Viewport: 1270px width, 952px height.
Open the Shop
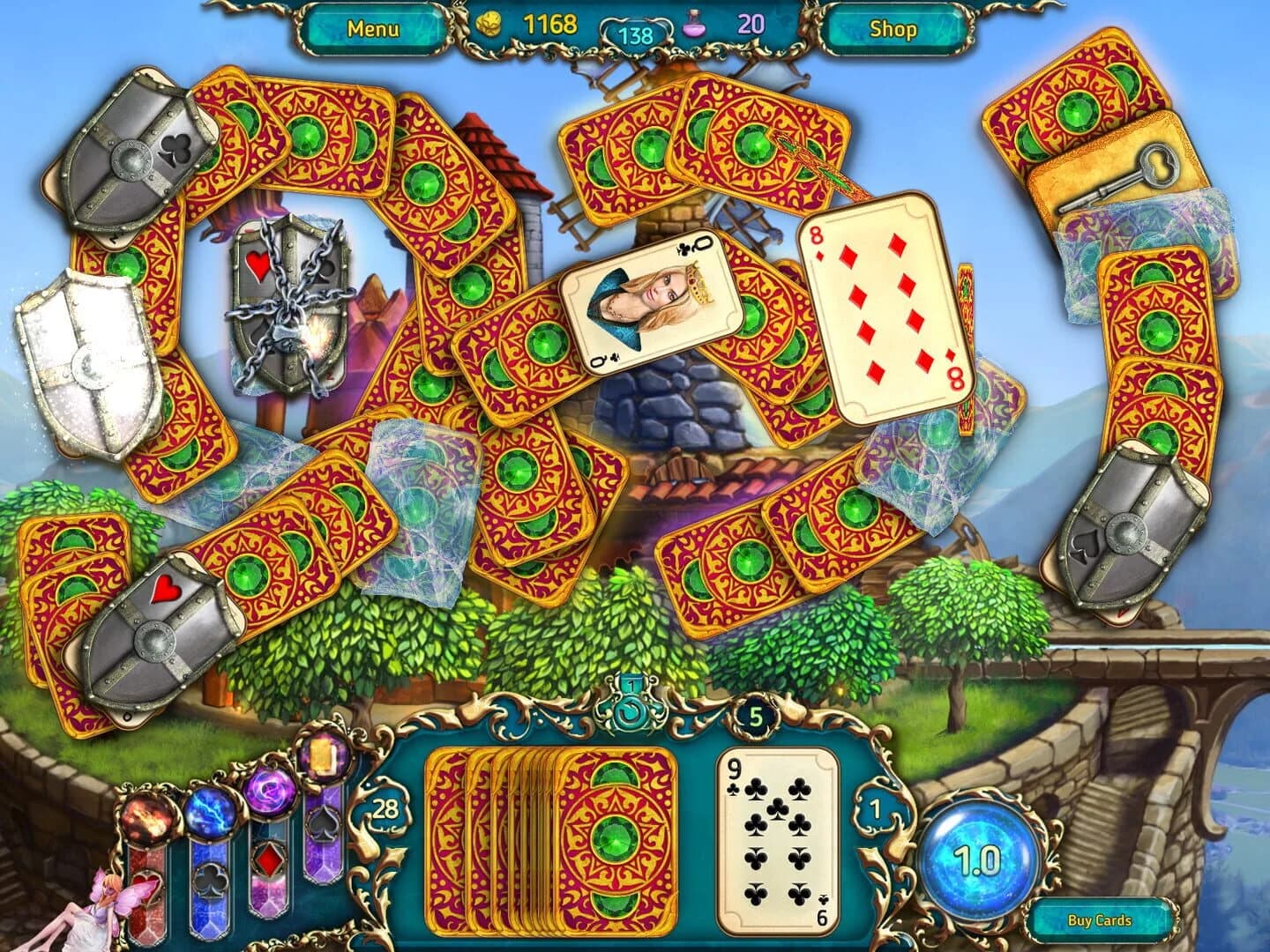(893, 27)
